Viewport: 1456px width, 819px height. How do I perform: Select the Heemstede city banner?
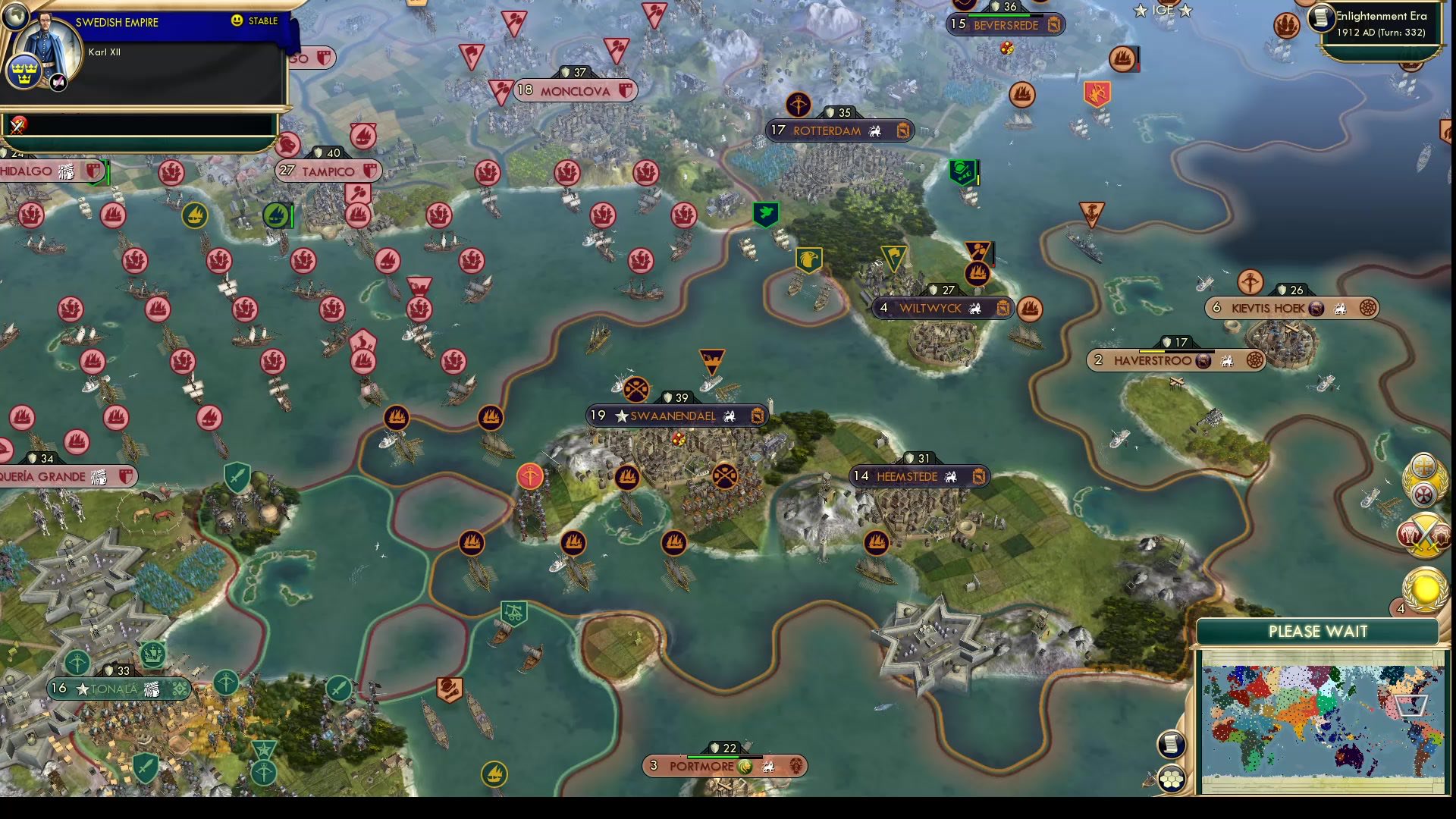point(919,475)
